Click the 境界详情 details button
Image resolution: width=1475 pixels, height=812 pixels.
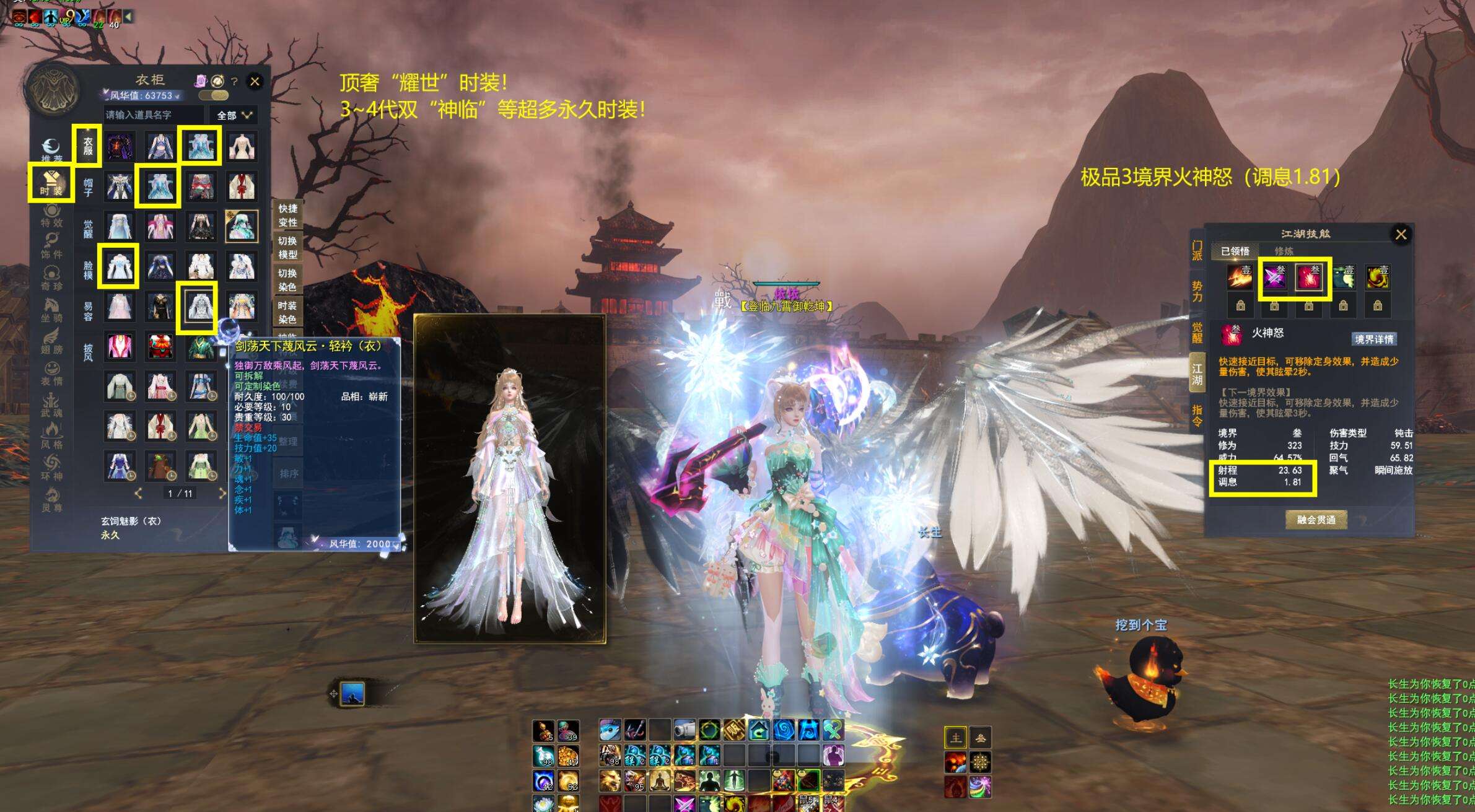[1374, 339]
